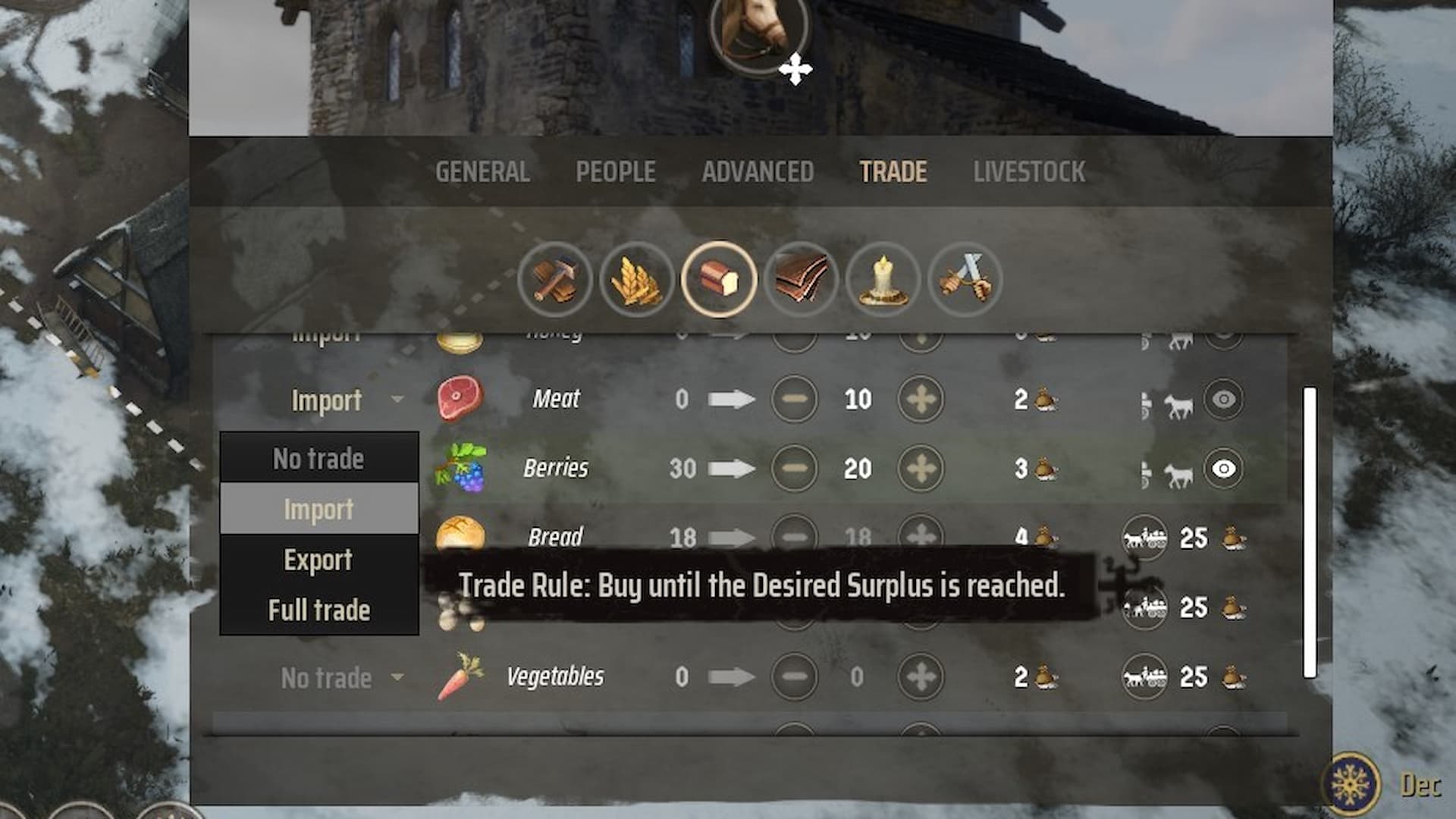1456x819 pixels.
Task: Click the trade cart icon on Bread row
Action: point(1145,537)
